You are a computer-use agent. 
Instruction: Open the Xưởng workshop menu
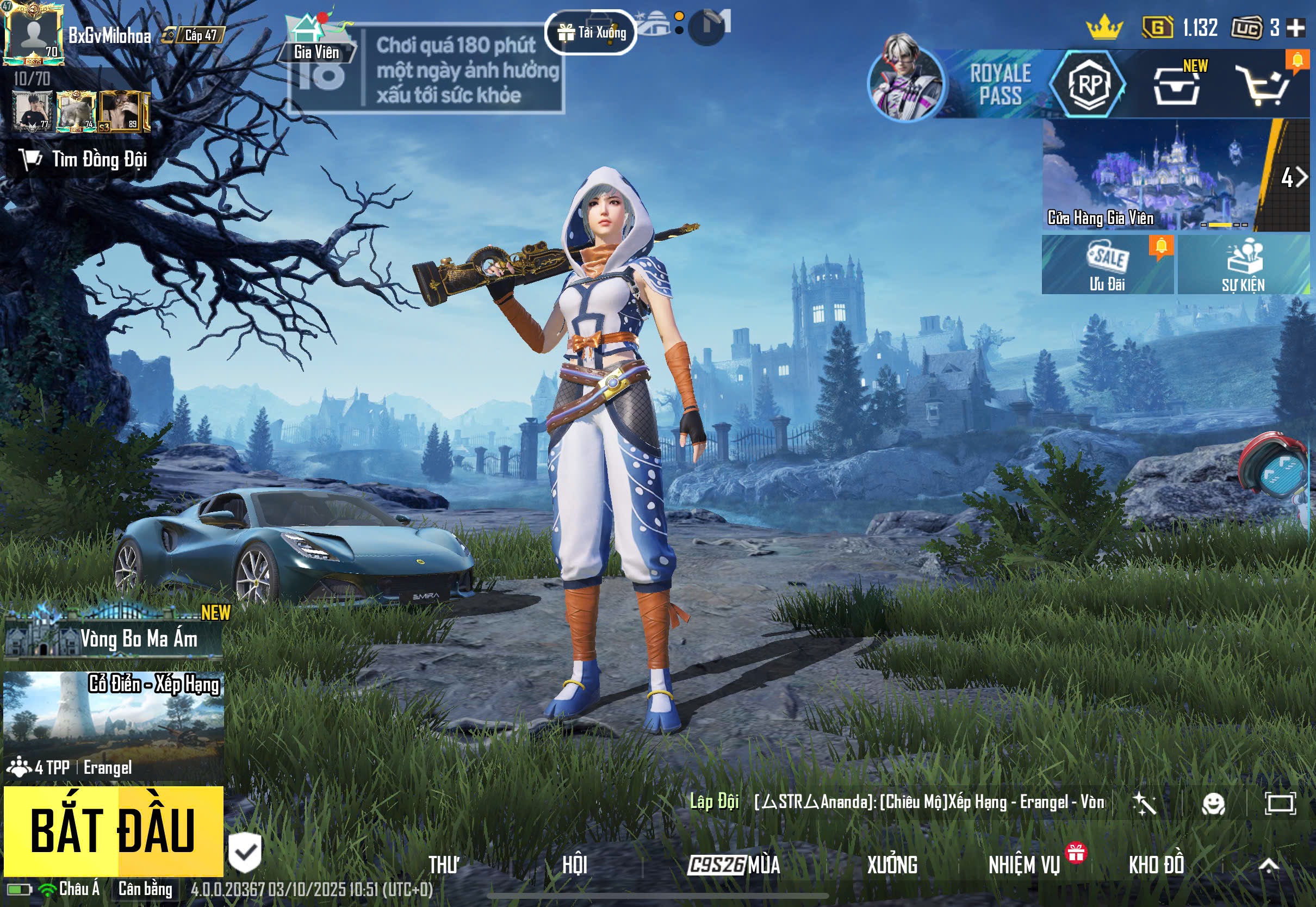click(891, 865)
